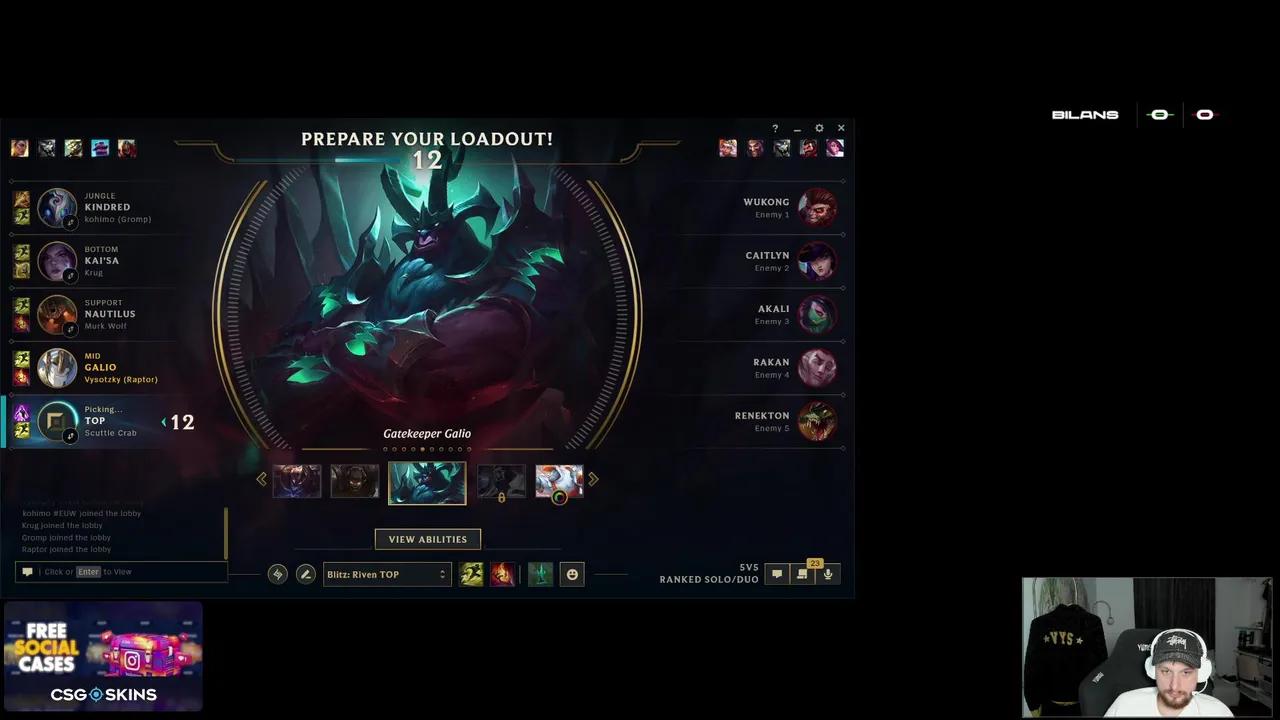Image resolution: width=1280 pixels, height=720 pixels.
Task: Open the Blitz: Riven TOP rune dropdown
Action: click(387, 574)
